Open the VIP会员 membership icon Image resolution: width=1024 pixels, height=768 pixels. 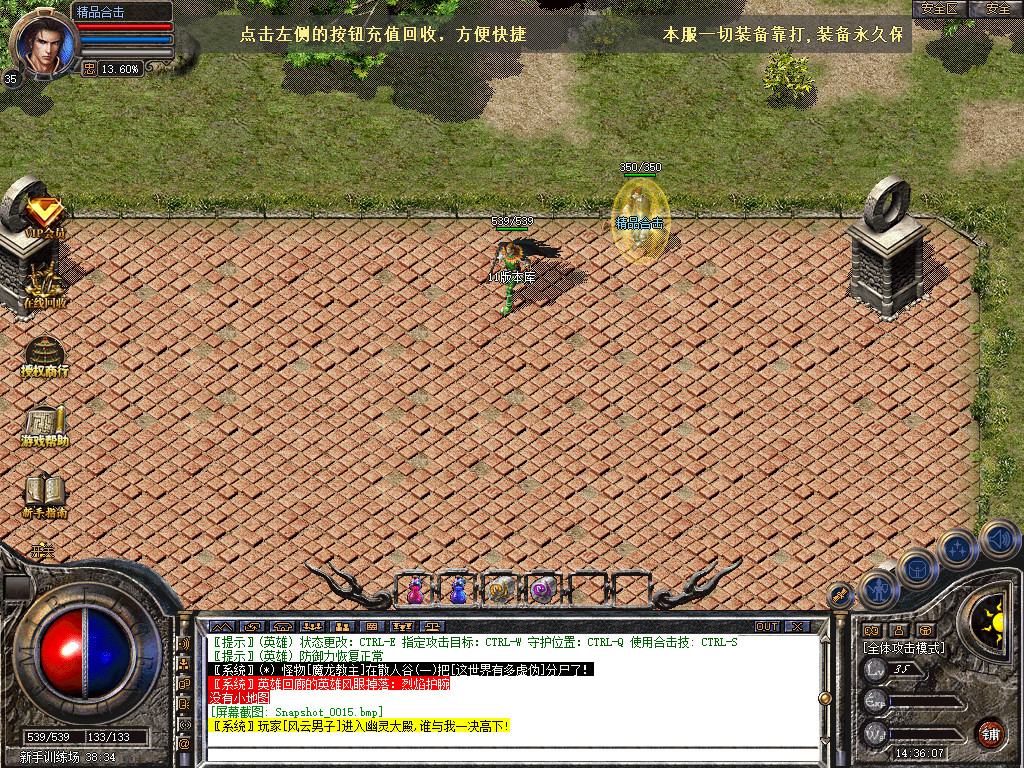[45, 214]
